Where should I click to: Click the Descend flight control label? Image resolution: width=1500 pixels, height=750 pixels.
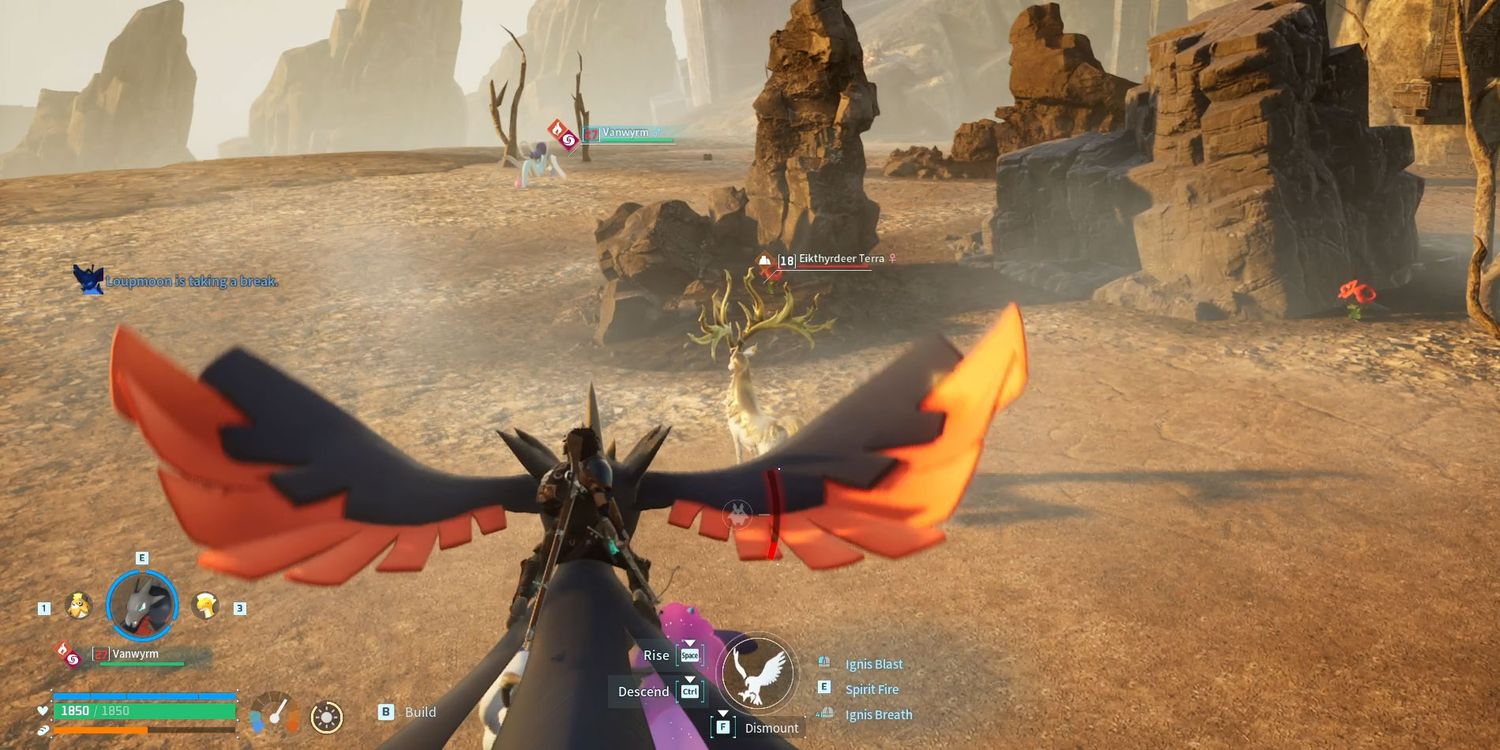pyautogui.click(x=643, y=691)
